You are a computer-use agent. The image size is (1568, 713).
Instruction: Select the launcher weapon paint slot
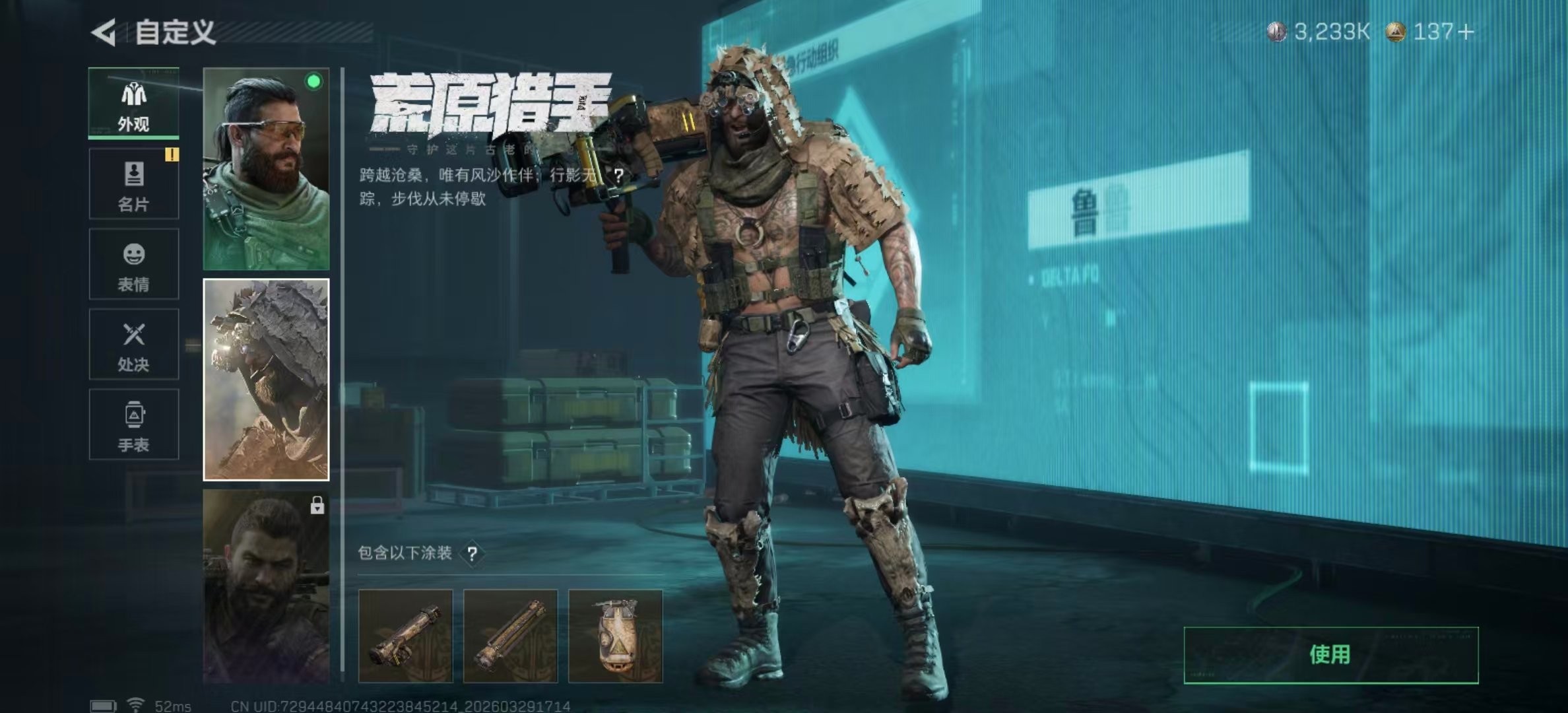405,636
